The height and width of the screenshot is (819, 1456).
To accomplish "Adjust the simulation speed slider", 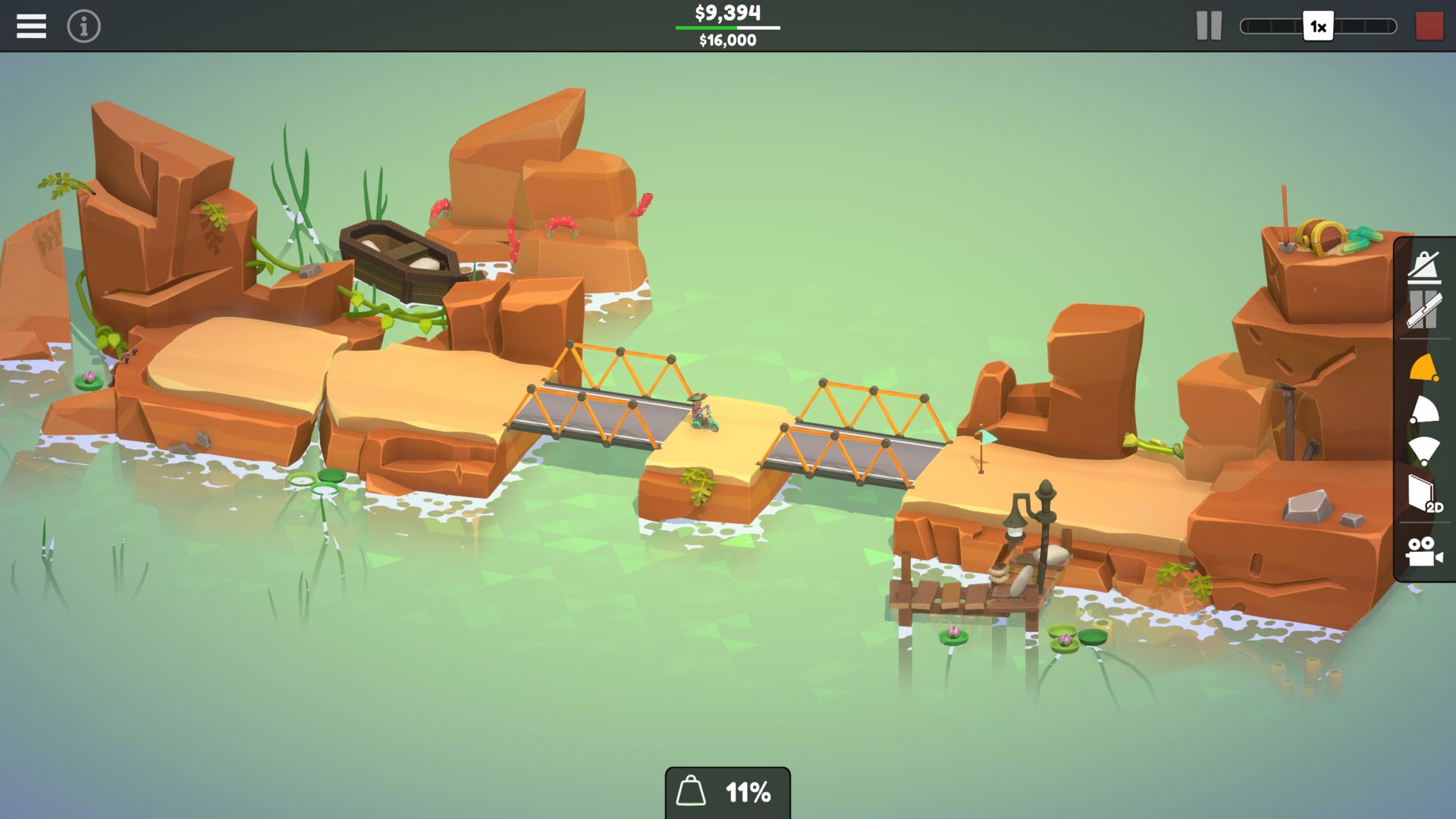I will tap(1318, 27).
